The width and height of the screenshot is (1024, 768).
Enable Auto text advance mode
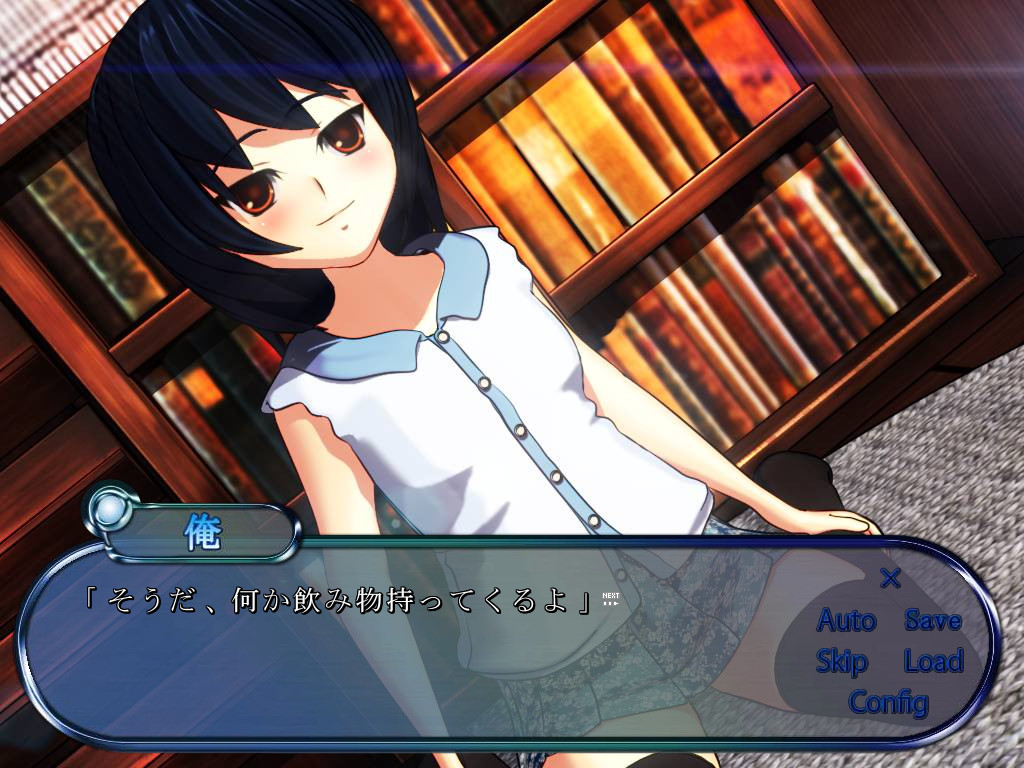click(x=846, y=621)
